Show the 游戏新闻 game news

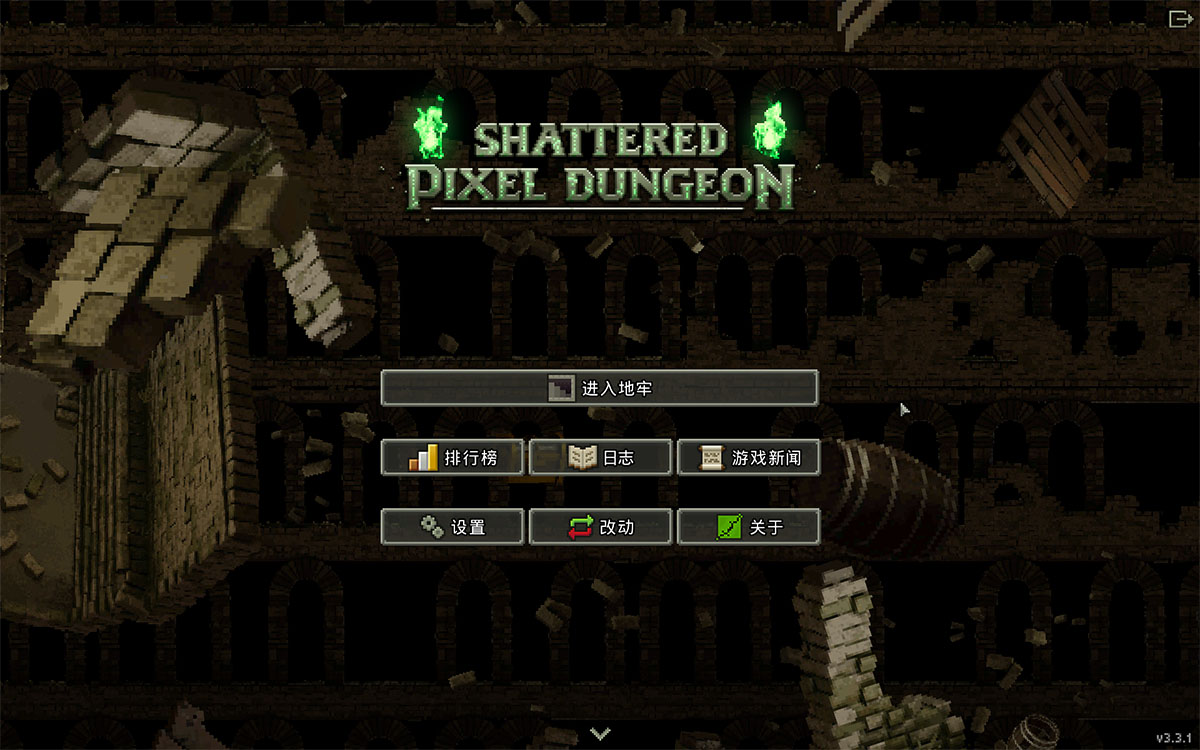tap(748, 458)
